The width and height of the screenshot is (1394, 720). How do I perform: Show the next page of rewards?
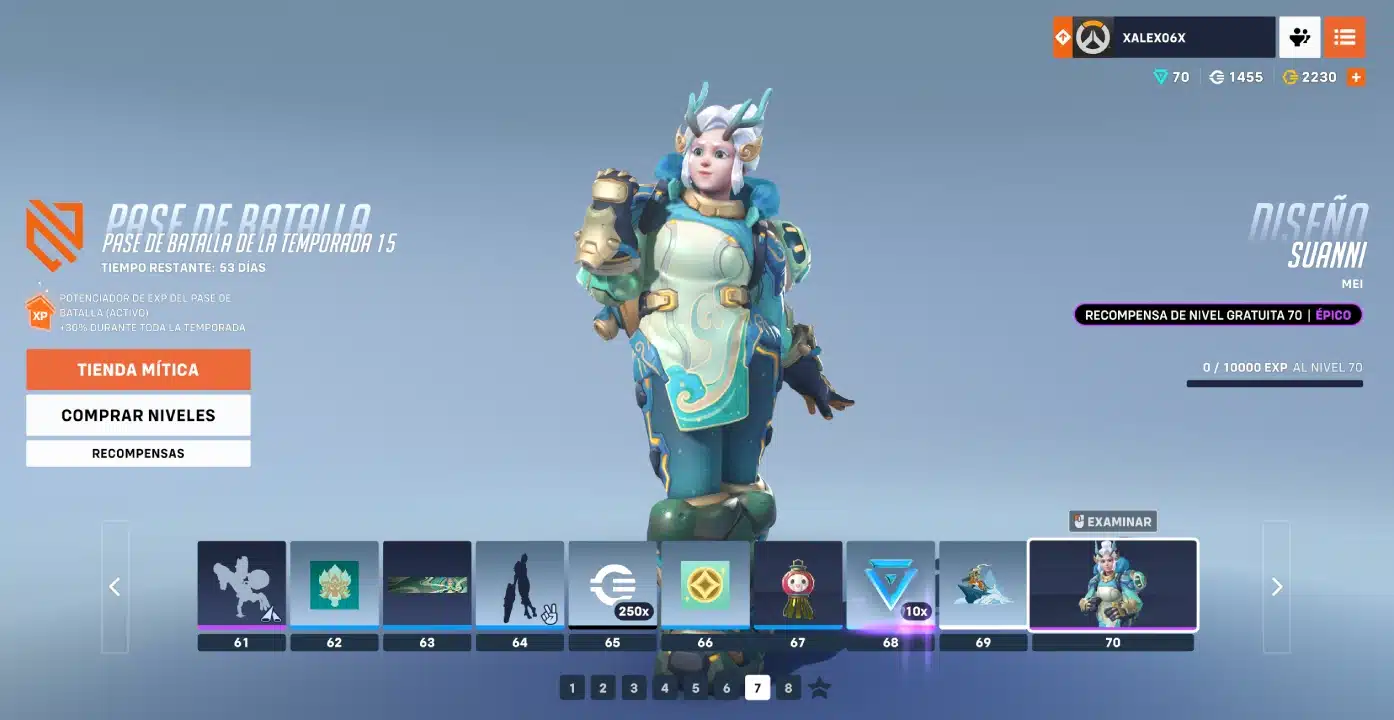1276,587
